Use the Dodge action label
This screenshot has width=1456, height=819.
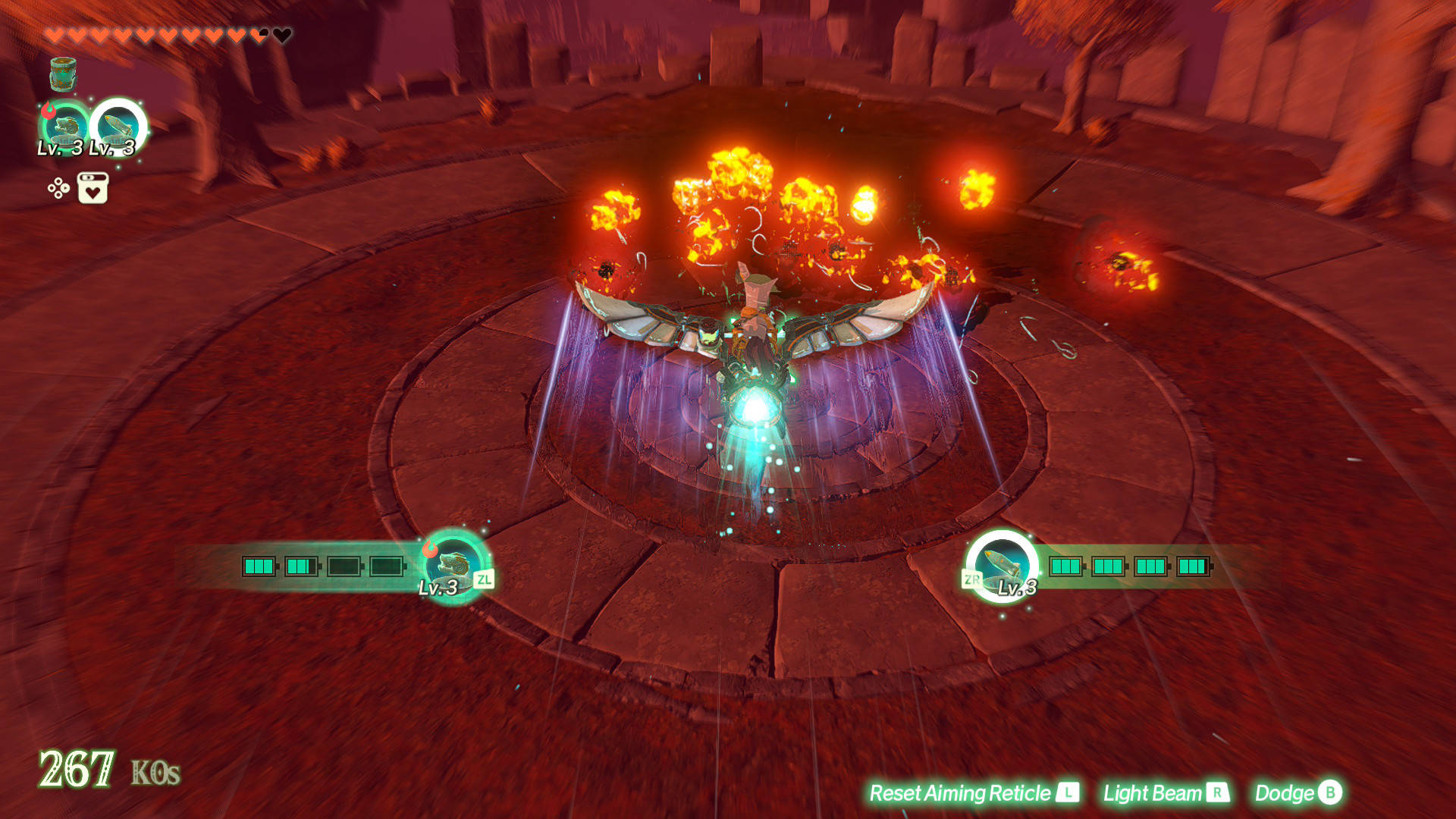coord(1298,793)
